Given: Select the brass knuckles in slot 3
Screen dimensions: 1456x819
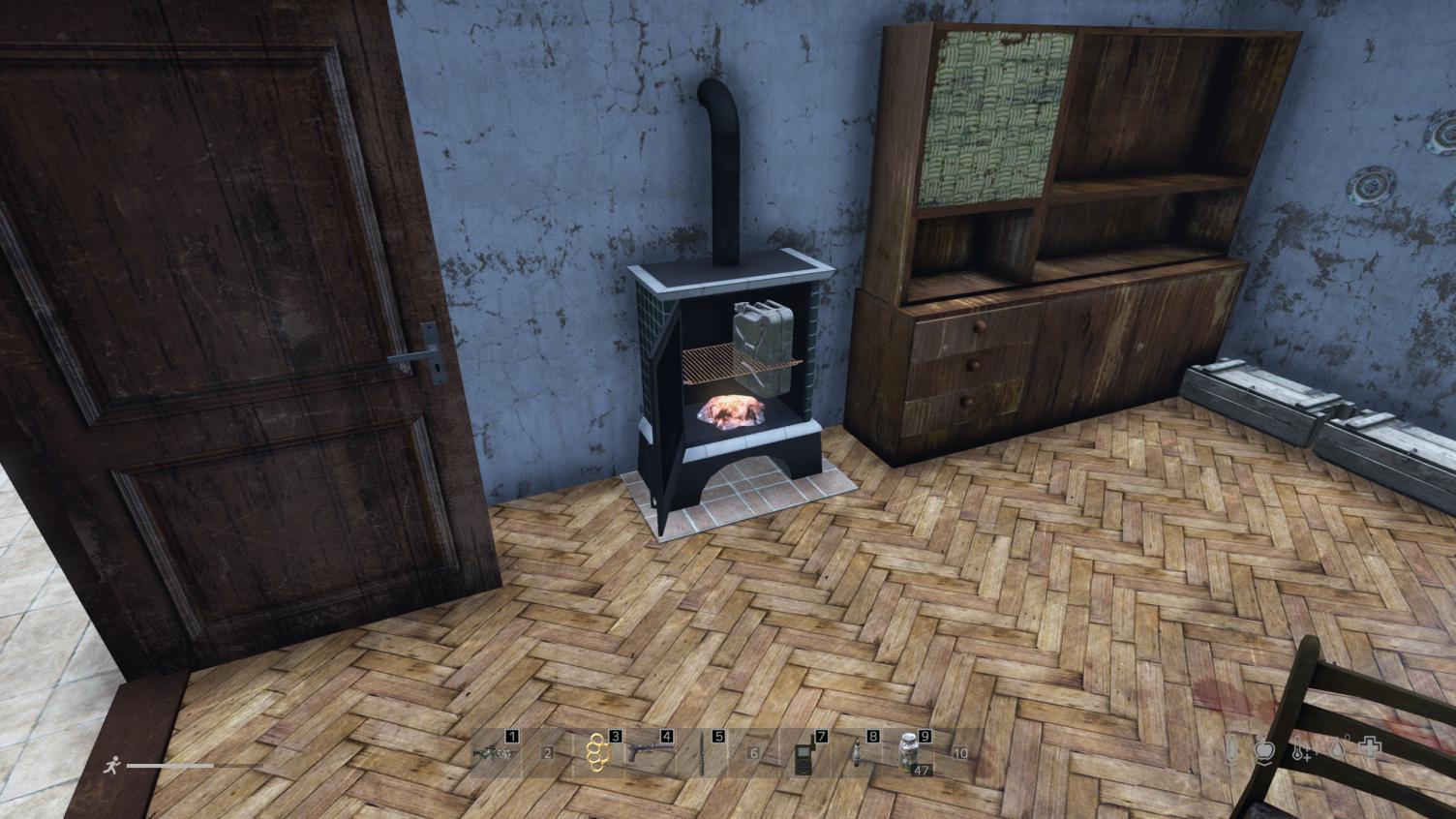Looking at the screenshot, I should click(x=599, y=754).
